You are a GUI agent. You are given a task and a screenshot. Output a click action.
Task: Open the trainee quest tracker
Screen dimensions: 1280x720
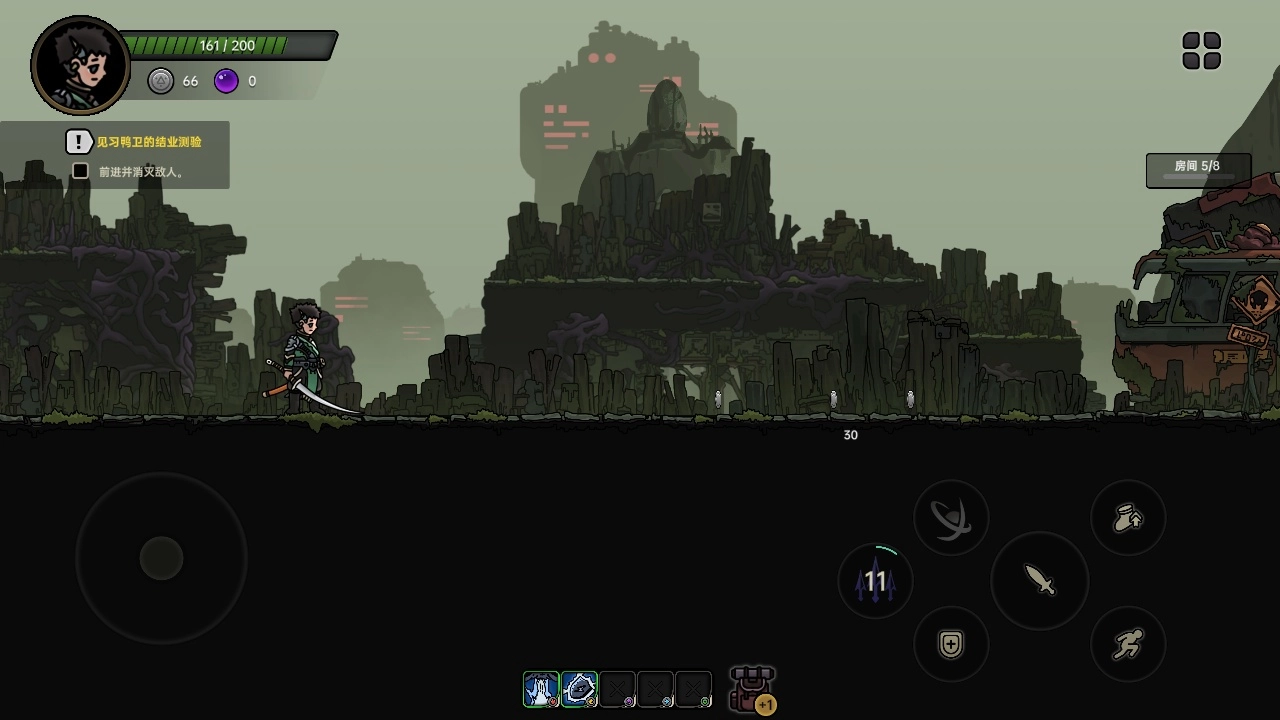(134, 142)
